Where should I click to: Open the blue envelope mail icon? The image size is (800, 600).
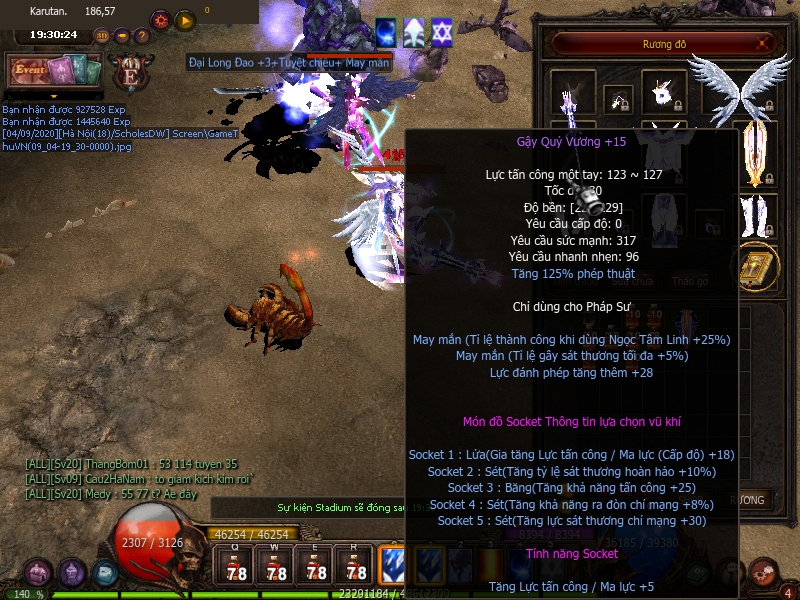click(105, 573)
